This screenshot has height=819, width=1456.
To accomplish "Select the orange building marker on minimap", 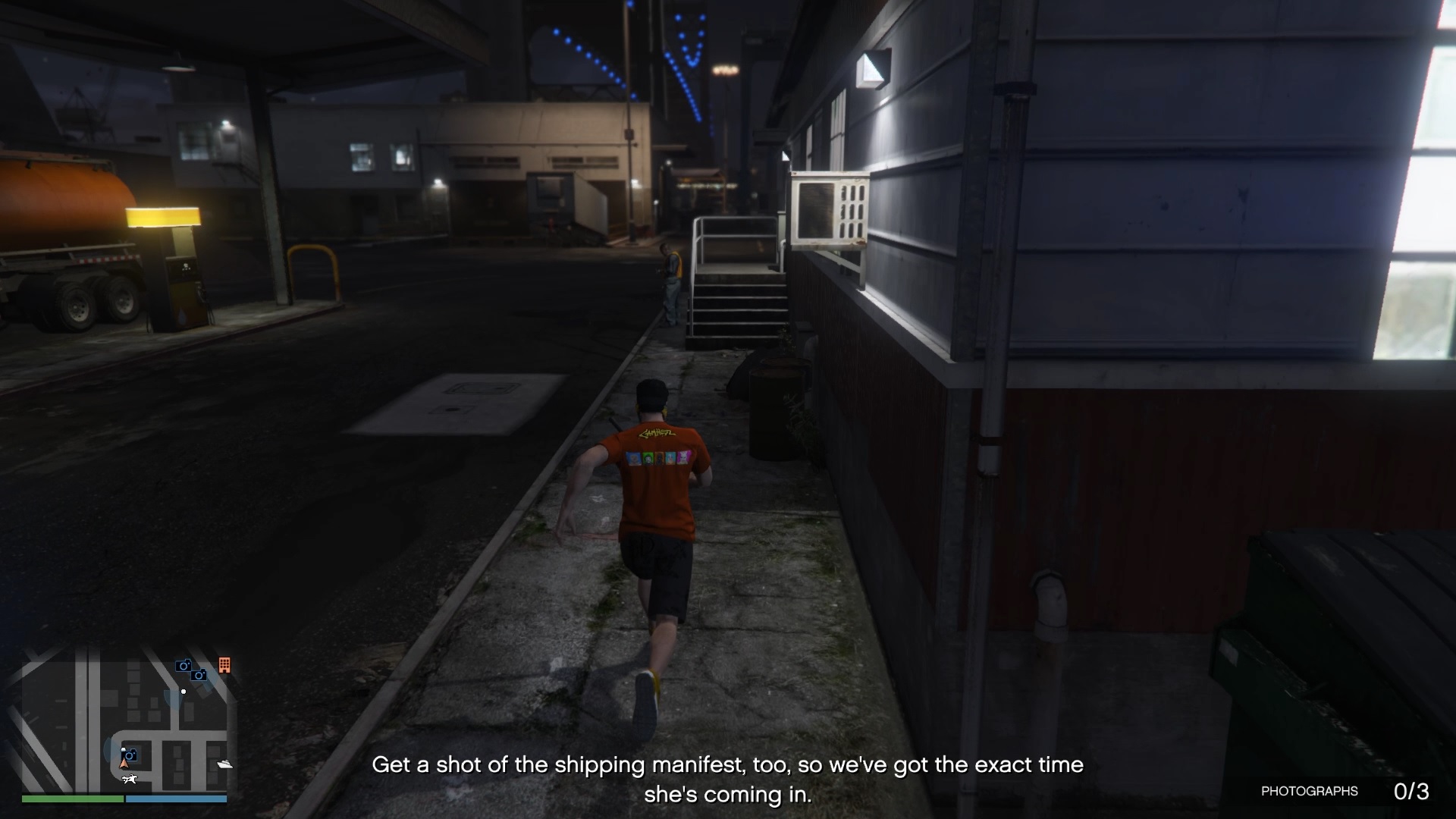I will pos(224,665).
